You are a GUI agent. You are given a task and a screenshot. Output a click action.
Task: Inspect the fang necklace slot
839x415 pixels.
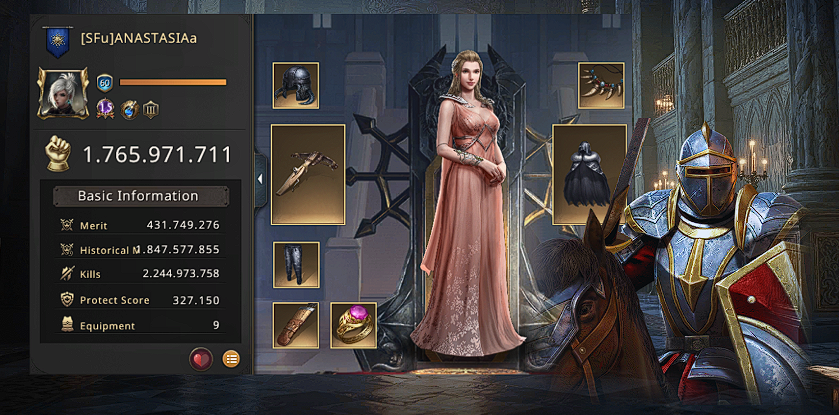(x=601, y=86)
